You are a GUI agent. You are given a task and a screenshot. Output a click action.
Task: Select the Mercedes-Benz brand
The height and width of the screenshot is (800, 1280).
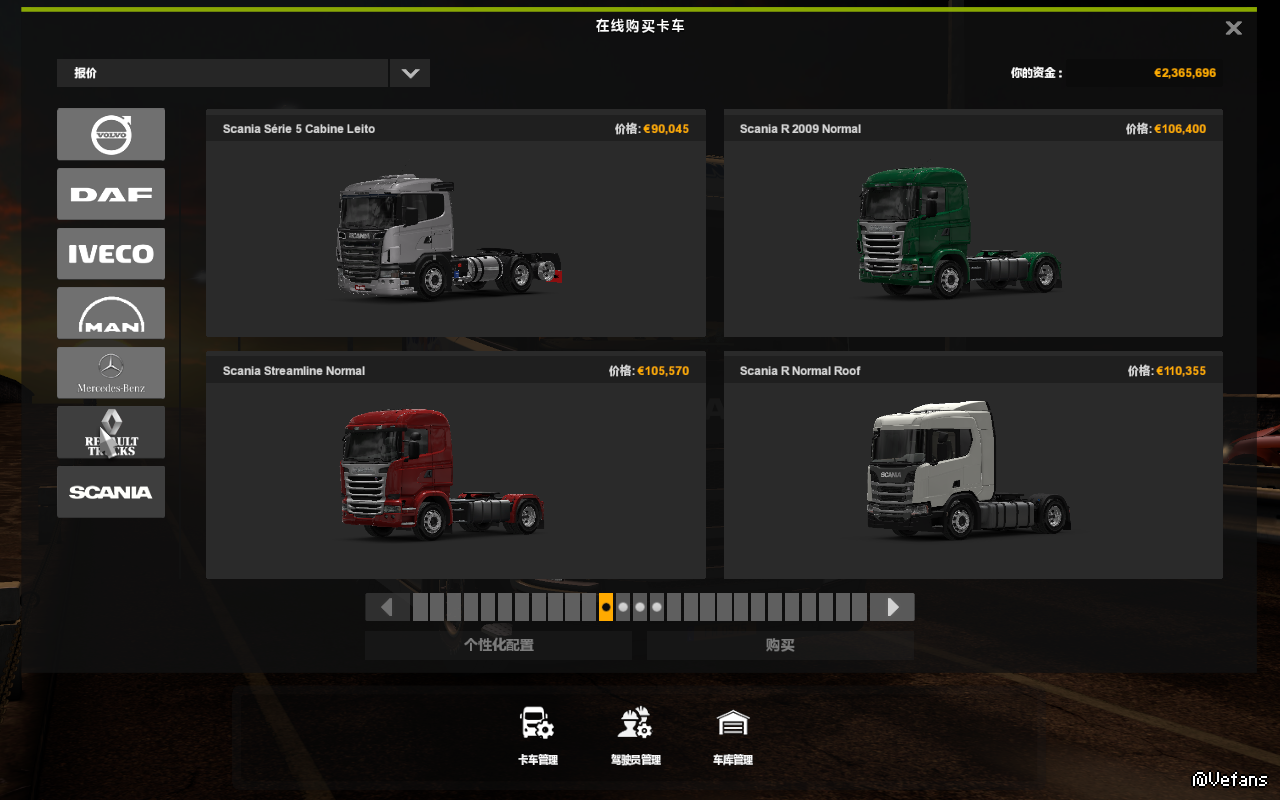pos(111,373)
